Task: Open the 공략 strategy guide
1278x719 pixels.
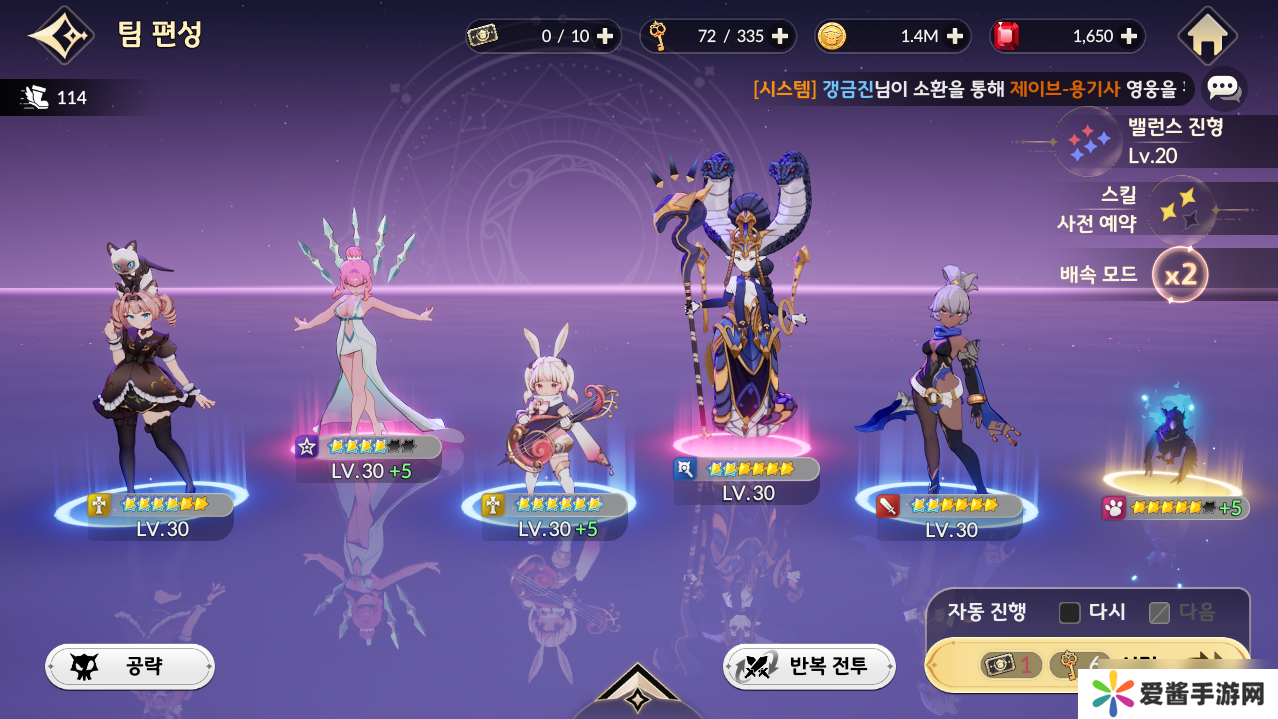Action: click(x=130, y=666)
